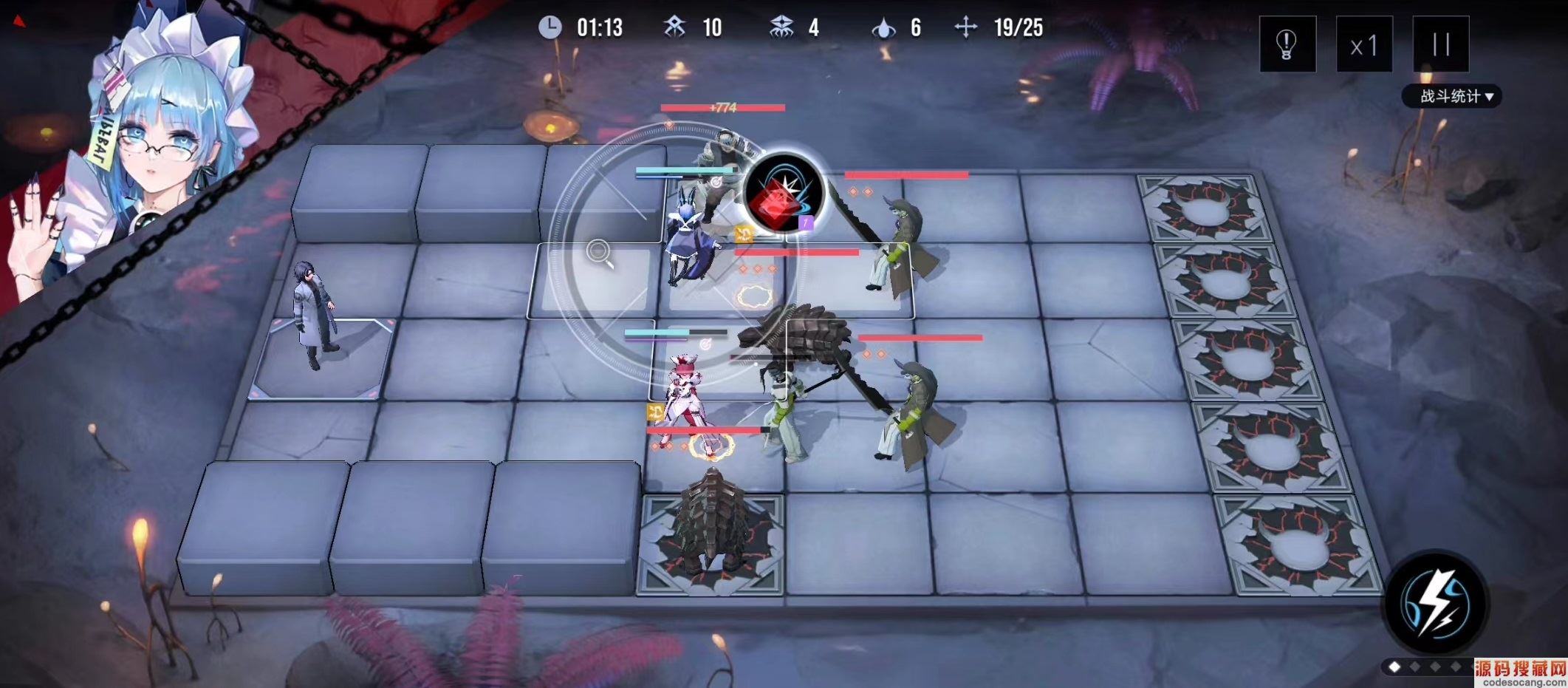Pause the battle
Viewport: 1568px width, 688px height.
pyautogui.click(x=1440, y=44)
